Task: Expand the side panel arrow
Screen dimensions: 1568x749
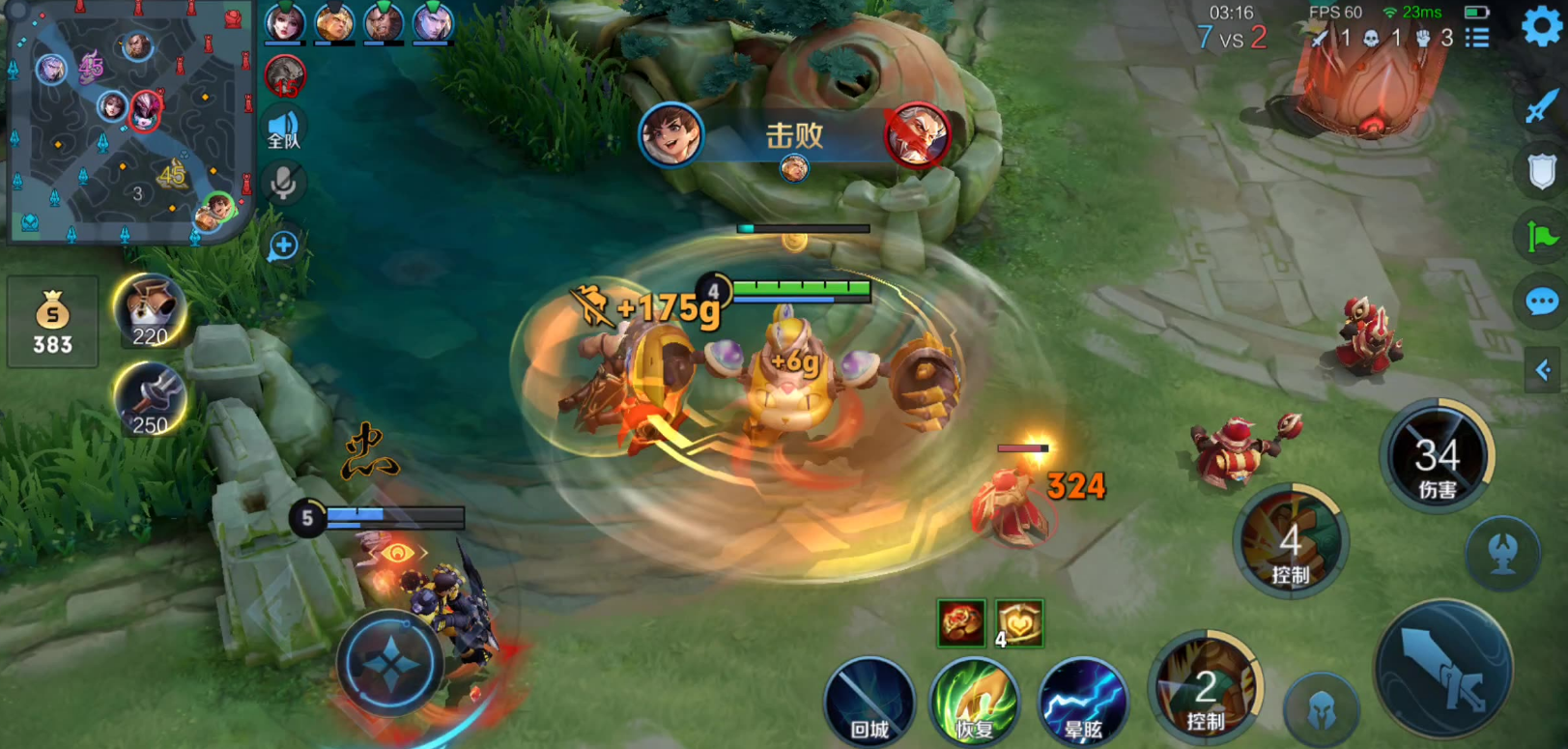Action: pyautogui.click(x=1543, y=370)
